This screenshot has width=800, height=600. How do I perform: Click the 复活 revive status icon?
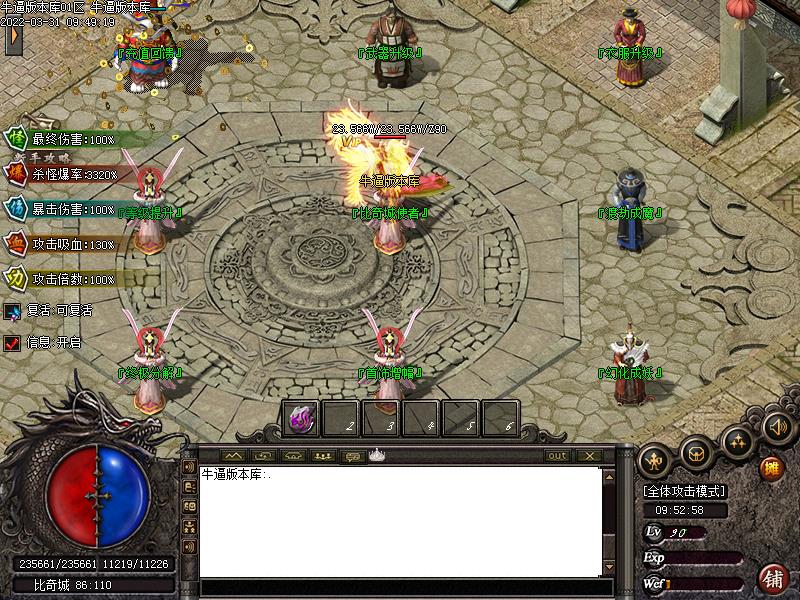click(12, 311)
